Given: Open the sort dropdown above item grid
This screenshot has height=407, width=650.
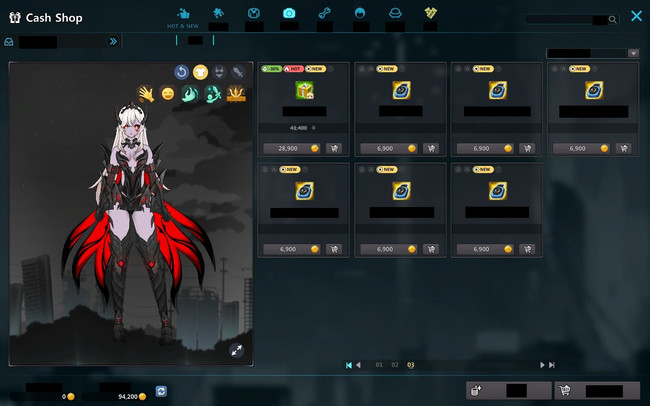Looking at the screenshot, I should [592, 53].
